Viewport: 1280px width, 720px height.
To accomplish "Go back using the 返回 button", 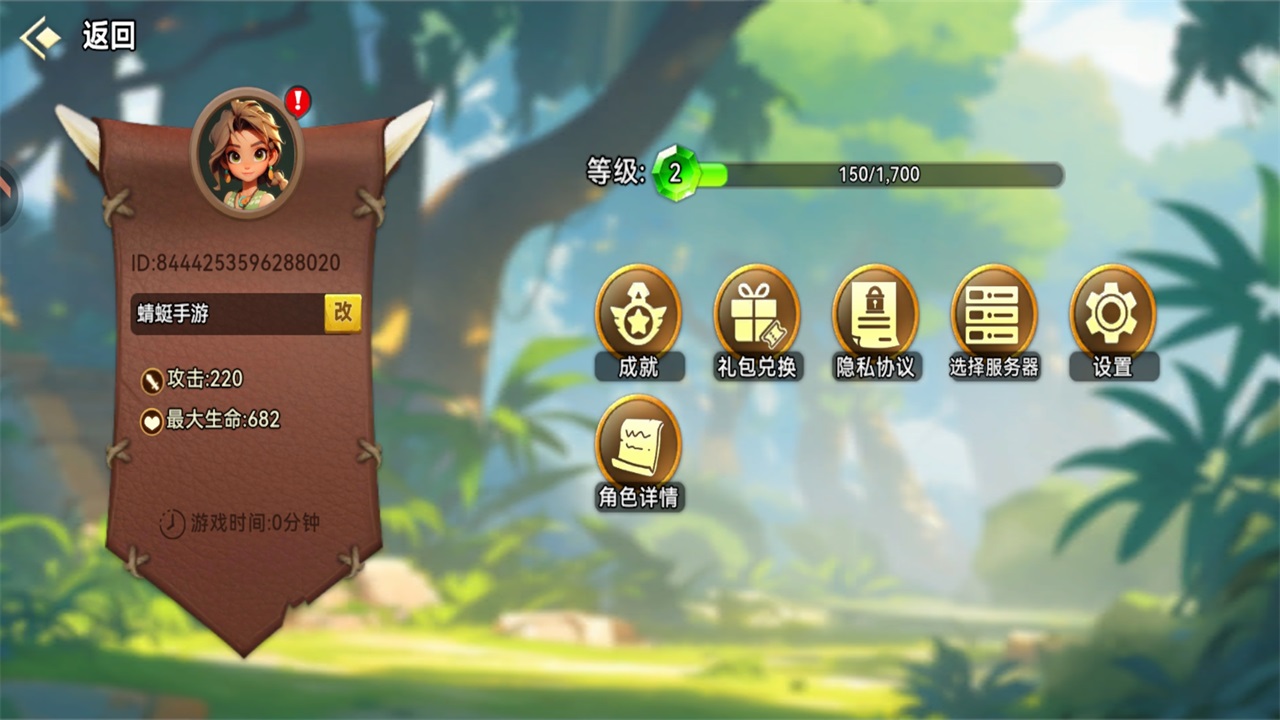I will coord(78,38).
